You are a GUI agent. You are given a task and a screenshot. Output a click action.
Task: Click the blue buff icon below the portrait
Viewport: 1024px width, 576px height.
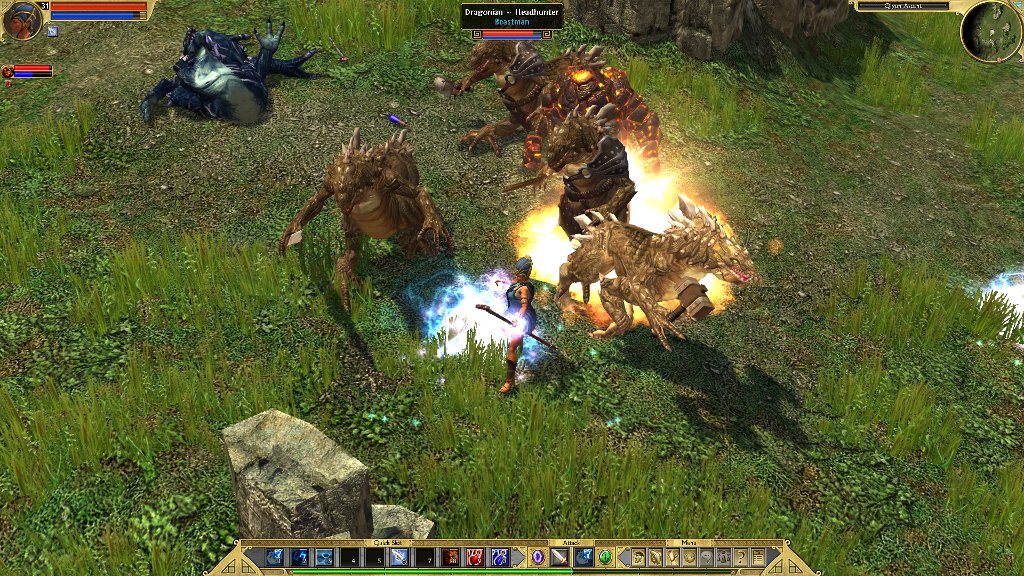pos(52,31)
